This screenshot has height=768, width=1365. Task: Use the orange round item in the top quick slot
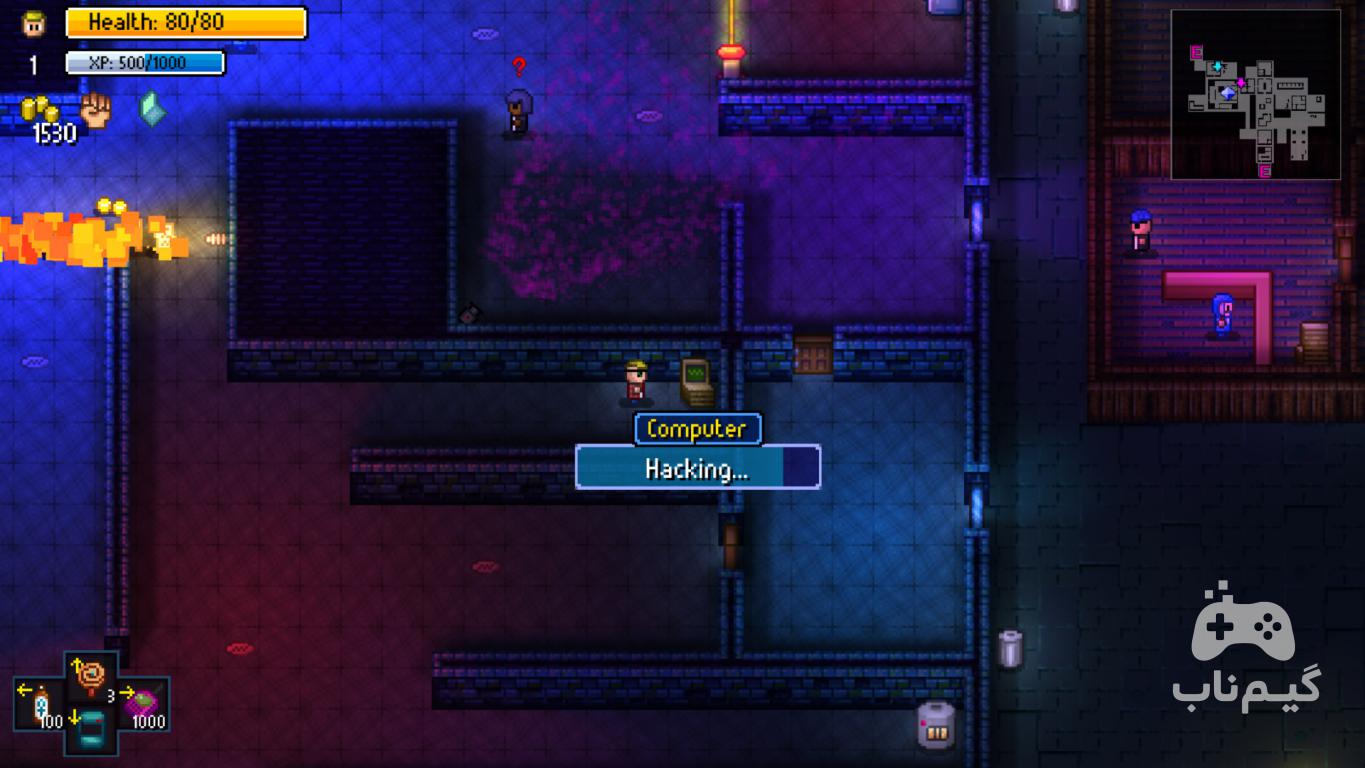pyautogui.click(x=91, y=677)
